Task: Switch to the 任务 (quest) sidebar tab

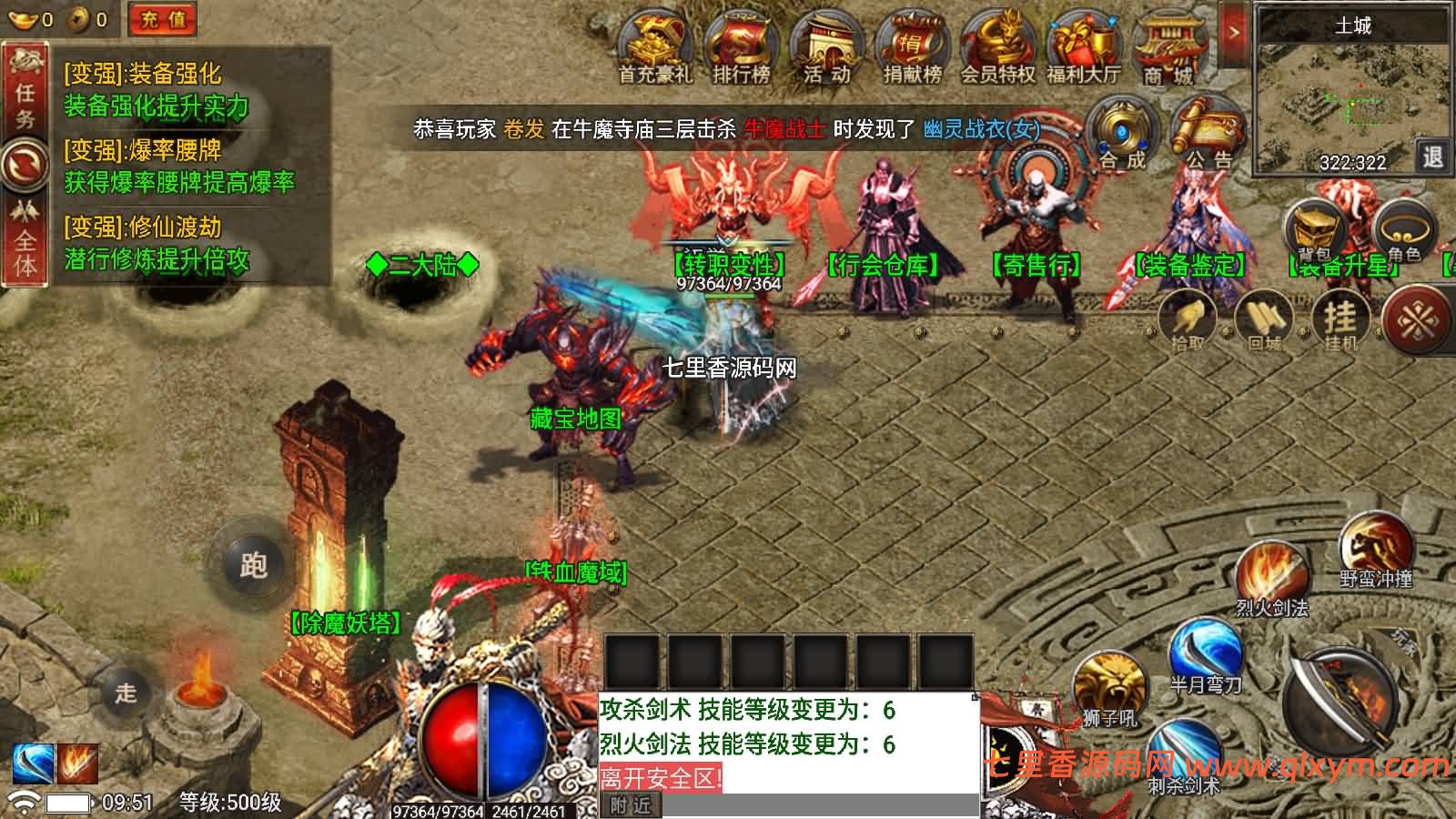Action: [x=26, y=86]
